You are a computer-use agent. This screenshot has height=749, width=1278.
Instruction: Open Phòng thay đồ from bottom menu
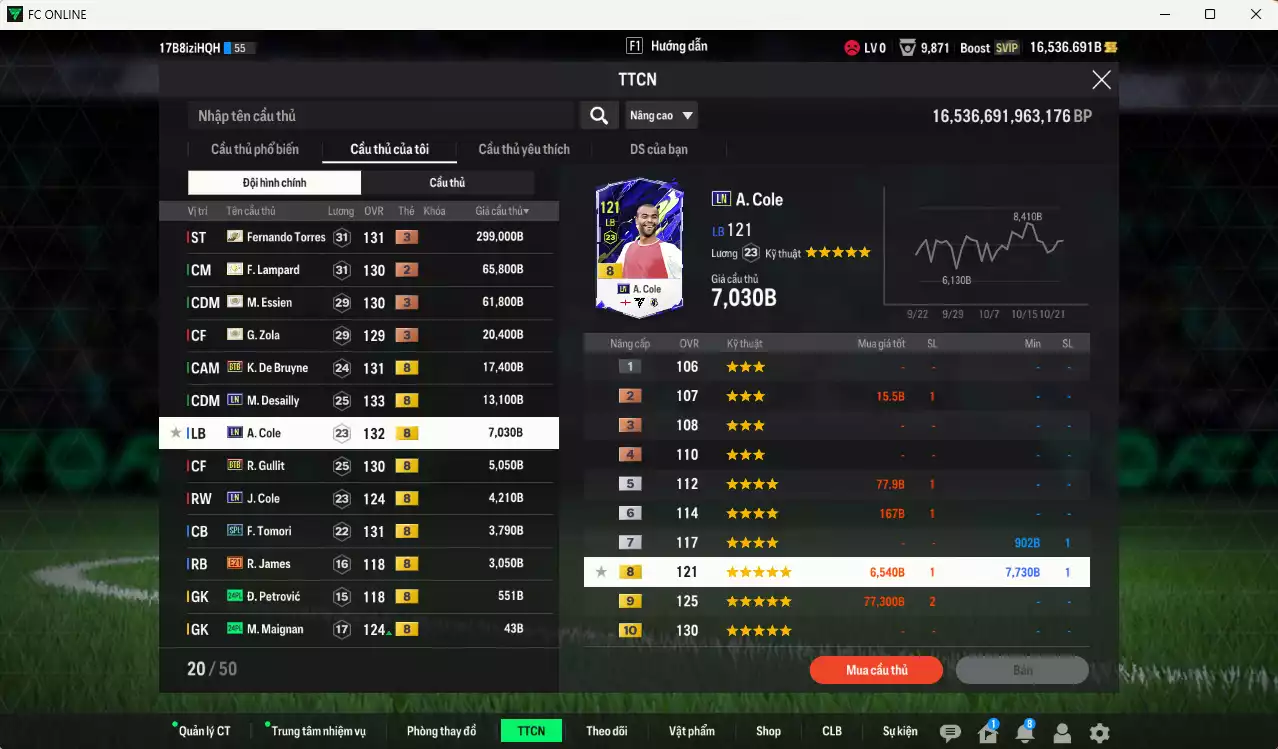(x=441, y=731)
